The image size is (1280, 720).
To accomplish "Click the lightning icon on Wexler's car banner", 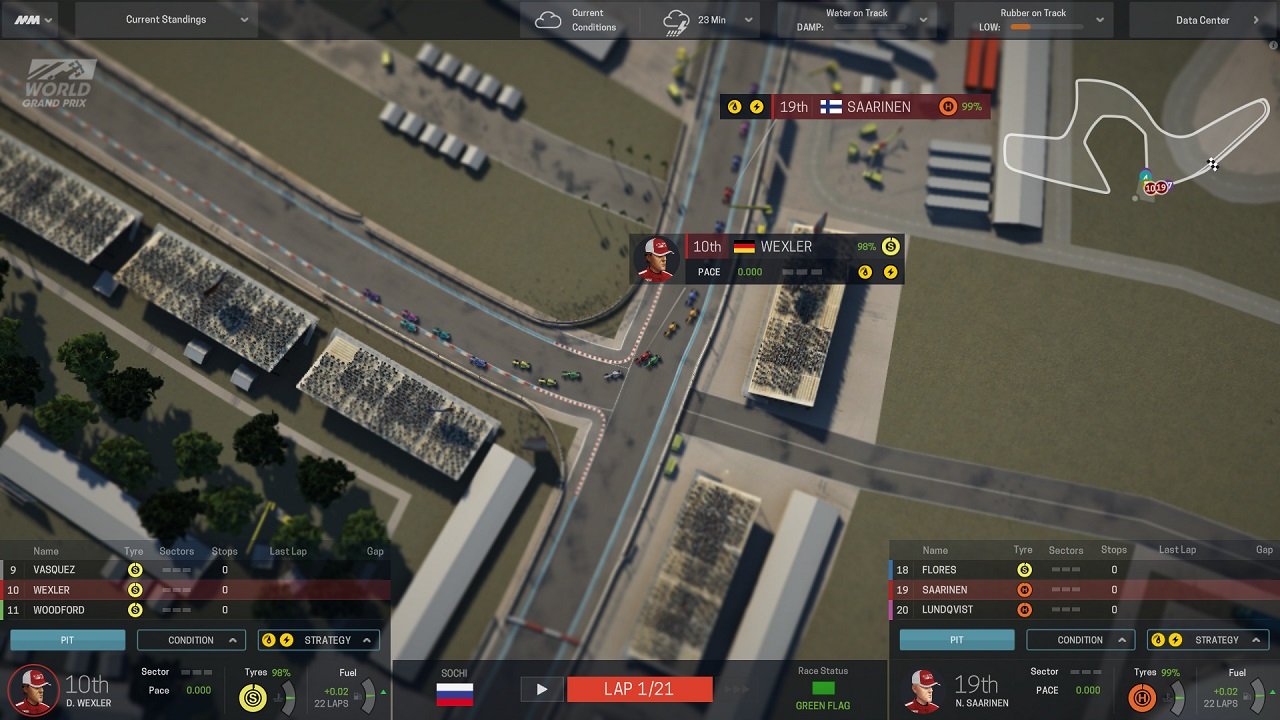I will click(890, 271).
